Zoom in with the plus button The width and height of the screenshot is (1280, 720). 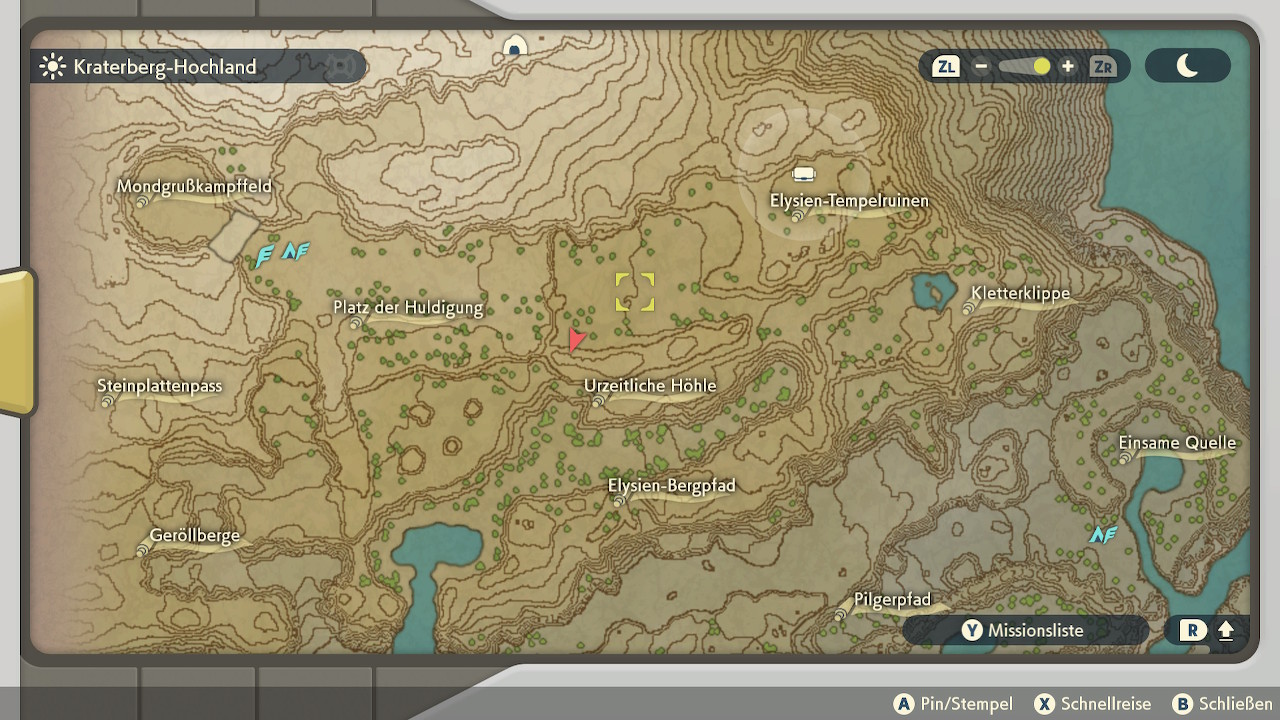pyautogui.click(x=1068, y=67)
